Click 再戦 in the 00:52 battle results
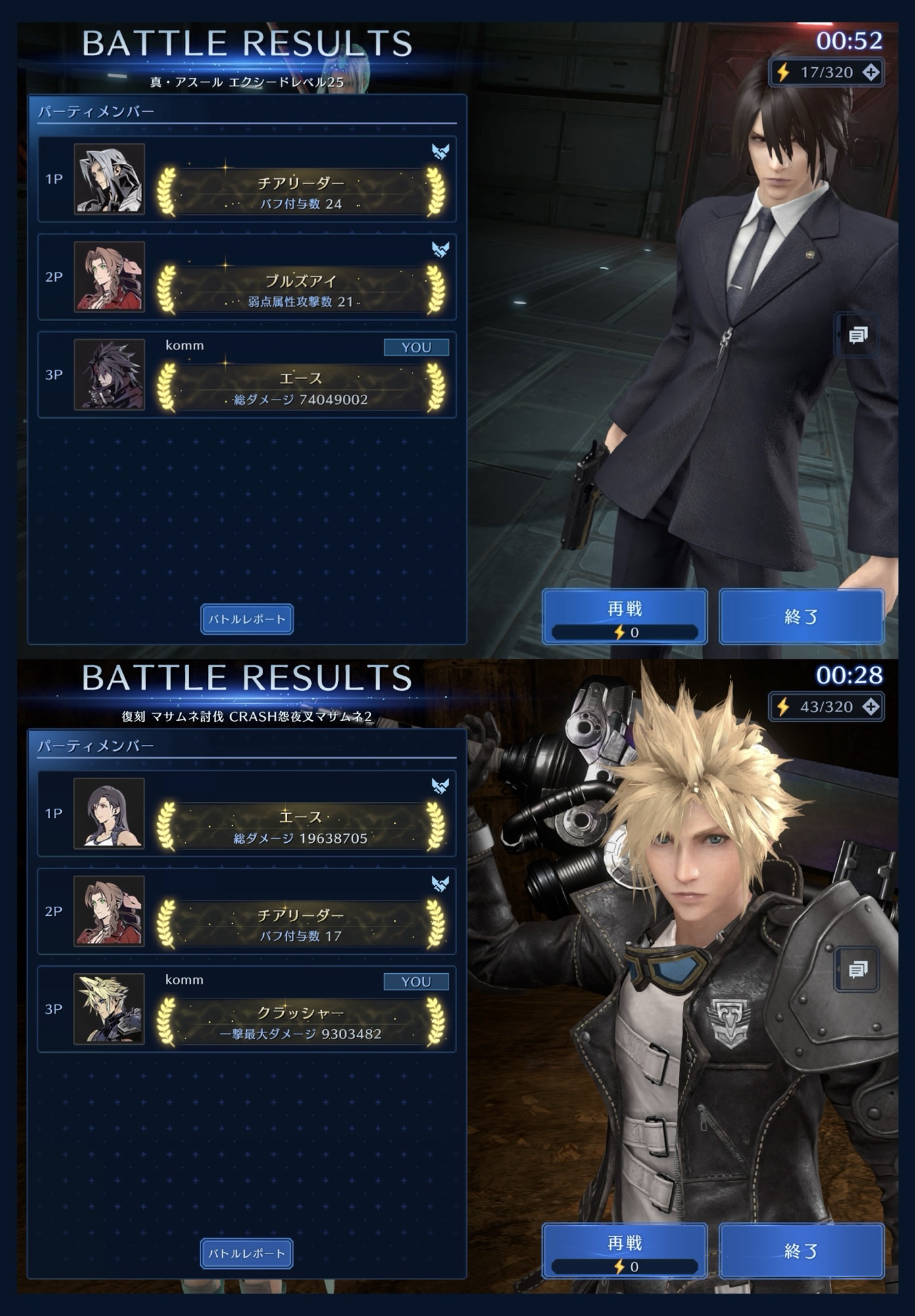Image resolution: width=915 pixels, height=1316 pixels. 624,617
